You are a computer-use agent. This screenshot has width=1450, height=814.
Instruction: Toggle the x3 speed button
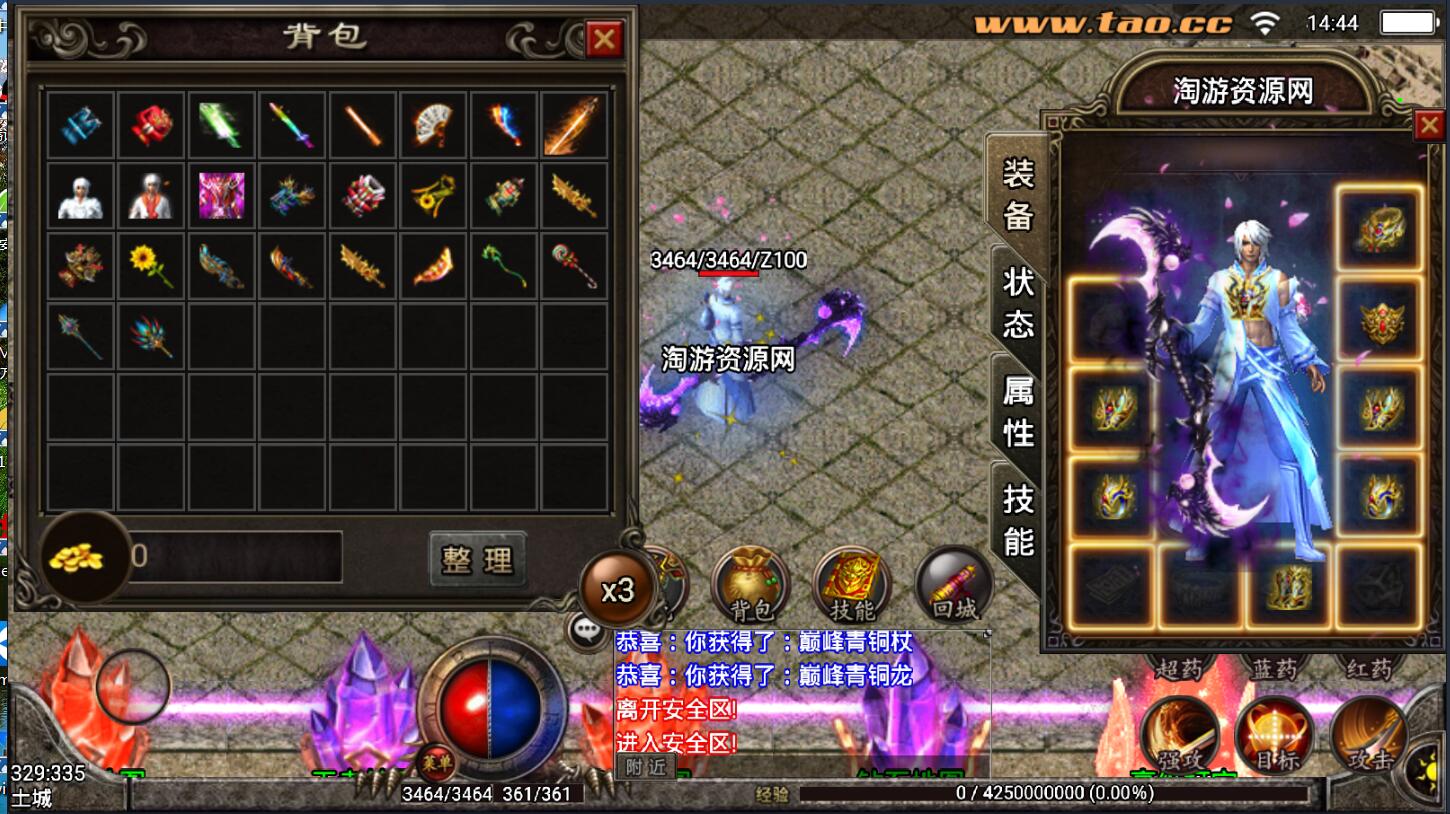(618, 589)
